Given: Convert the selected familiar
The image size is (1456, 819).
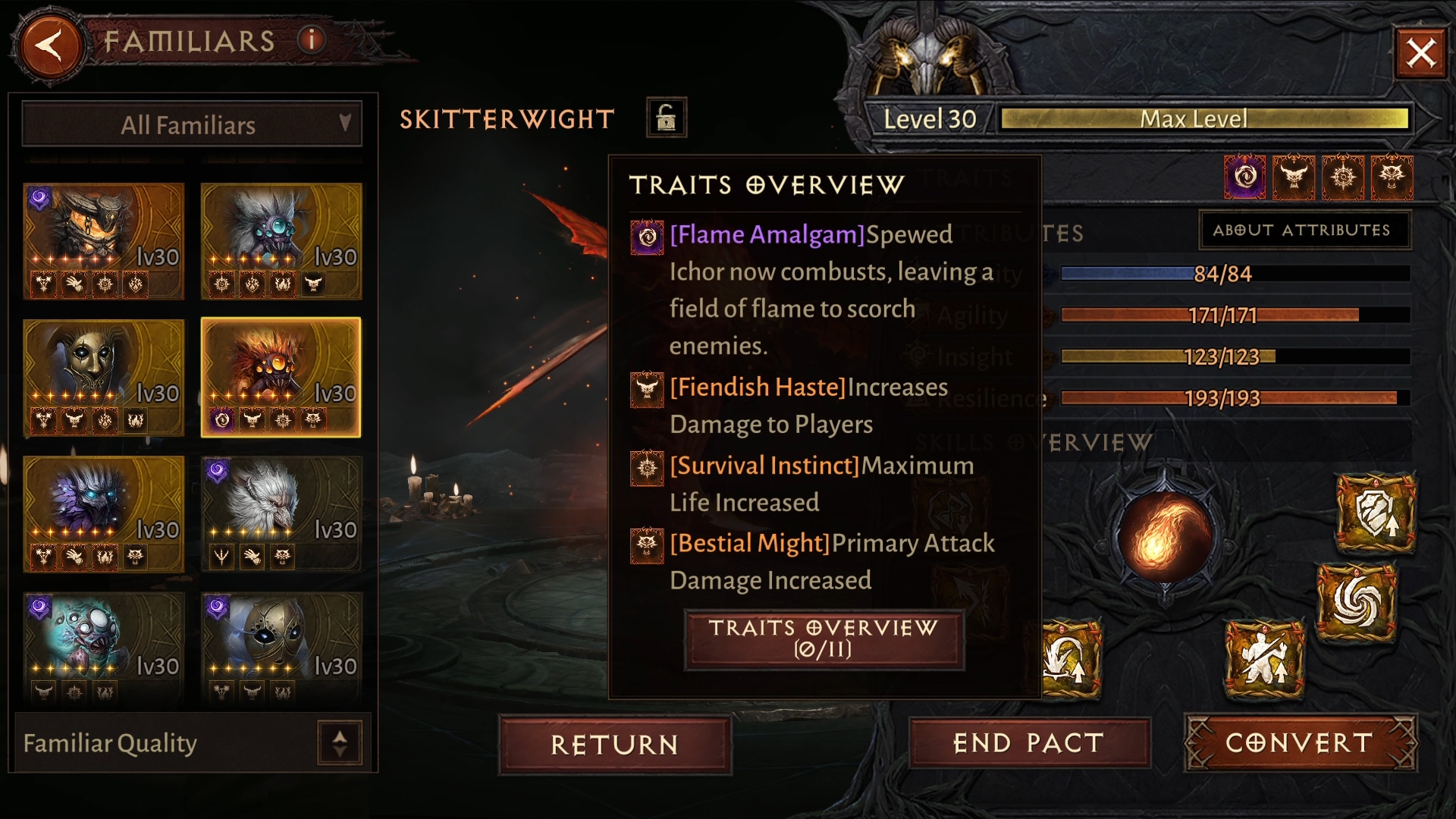Looking at the screenshot, I should (x=1300, y=742).
